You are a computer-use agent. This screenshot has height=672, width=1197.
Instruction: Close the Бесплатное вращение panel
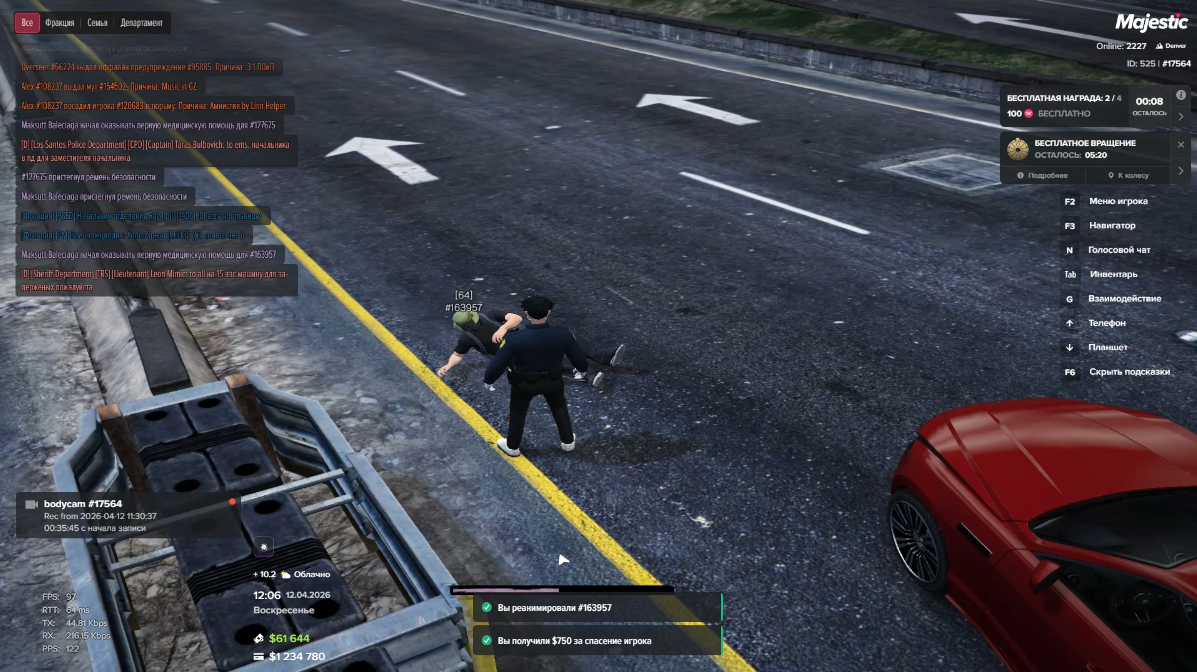1181,144
